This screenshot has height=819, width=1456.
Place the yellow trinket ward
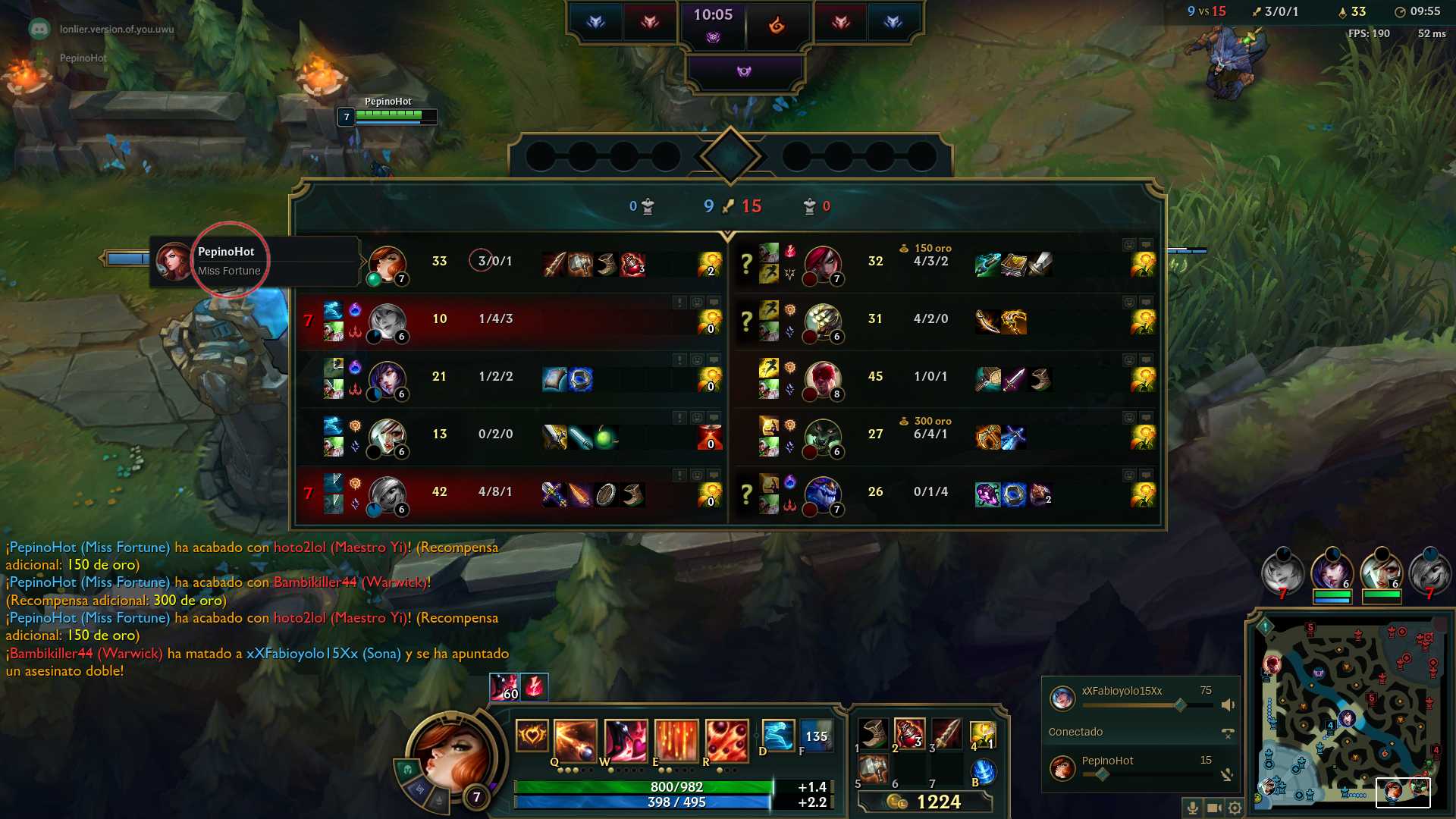point(982,733)
